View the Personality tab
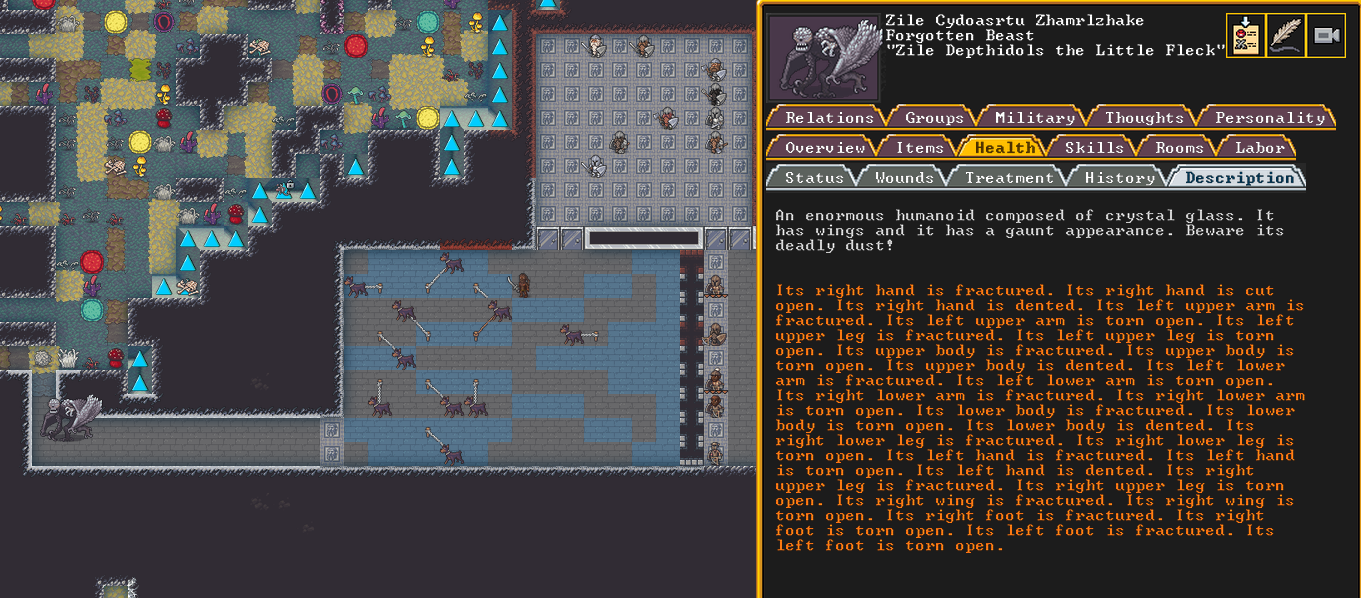1361x598 pixels. [x=1269, y=118]
